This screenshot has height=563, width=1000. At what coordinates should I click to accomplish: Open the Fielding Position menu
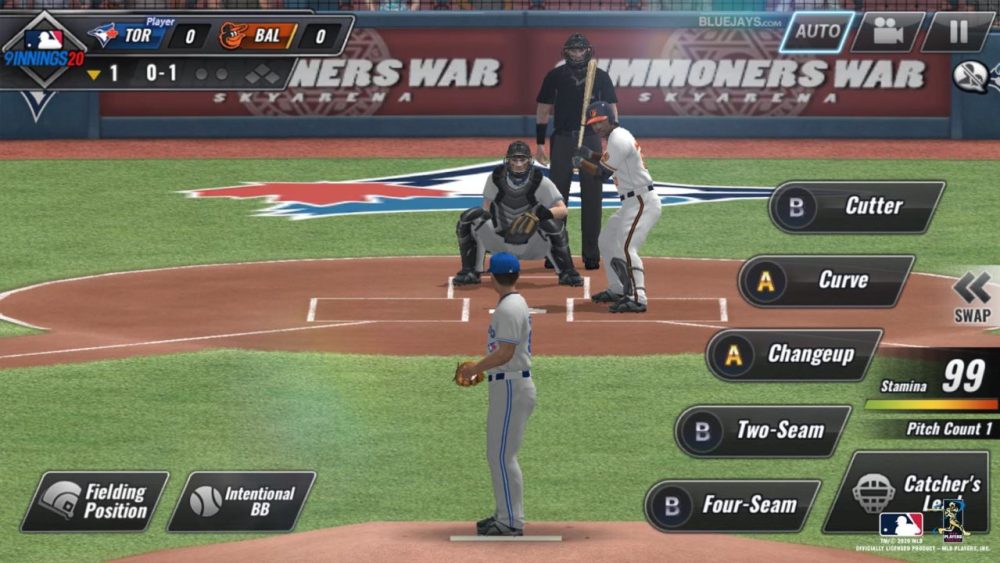pos(95,501)
